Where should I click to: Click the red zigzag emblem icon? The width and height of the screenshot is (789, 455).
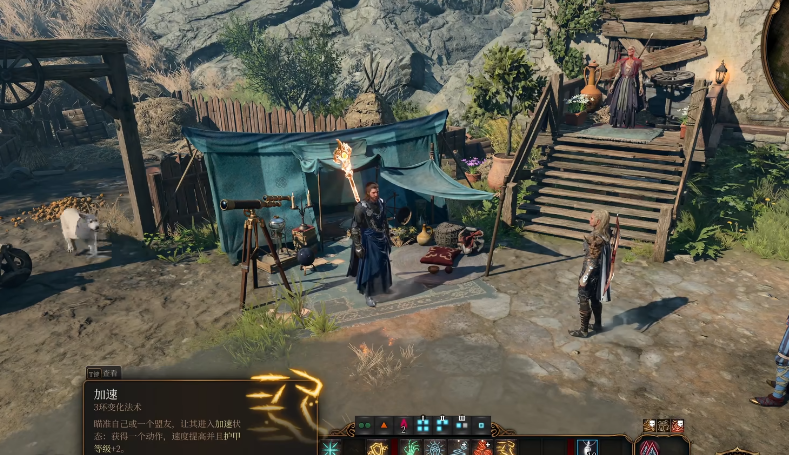coord(649,447)
